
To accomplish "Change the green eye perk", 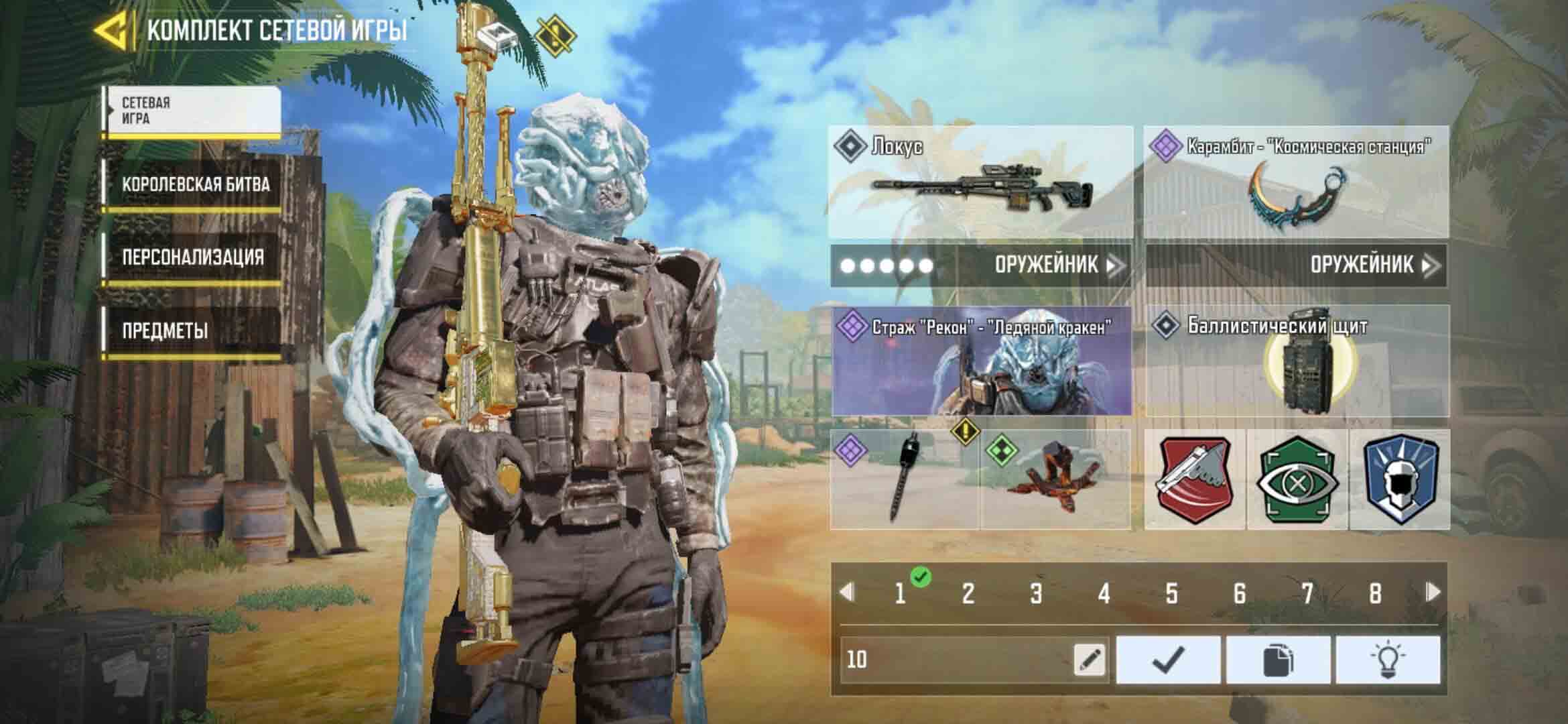I will 1297,480.
